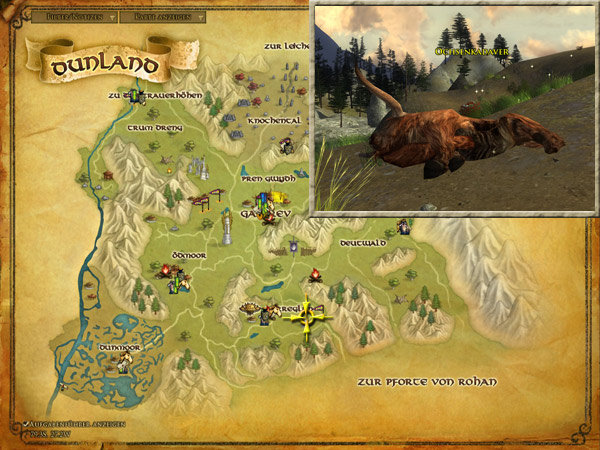The image size is (600, 450).
Task: Toggle the Aufgabenführer anzeigen checkbox
Action: [26, 424]
